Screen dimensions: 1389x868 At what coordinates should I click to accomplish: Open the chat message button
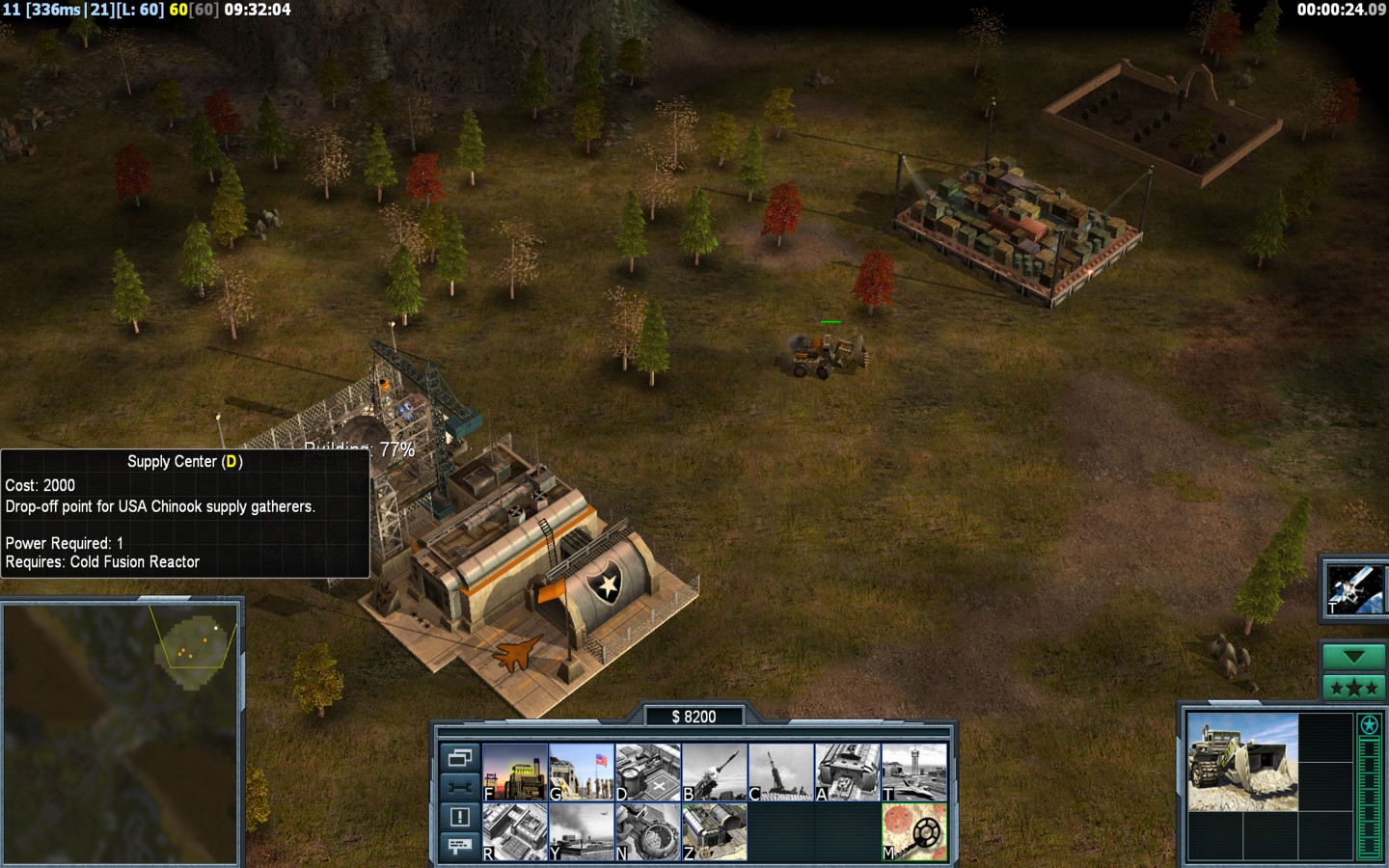pos(459,846)
